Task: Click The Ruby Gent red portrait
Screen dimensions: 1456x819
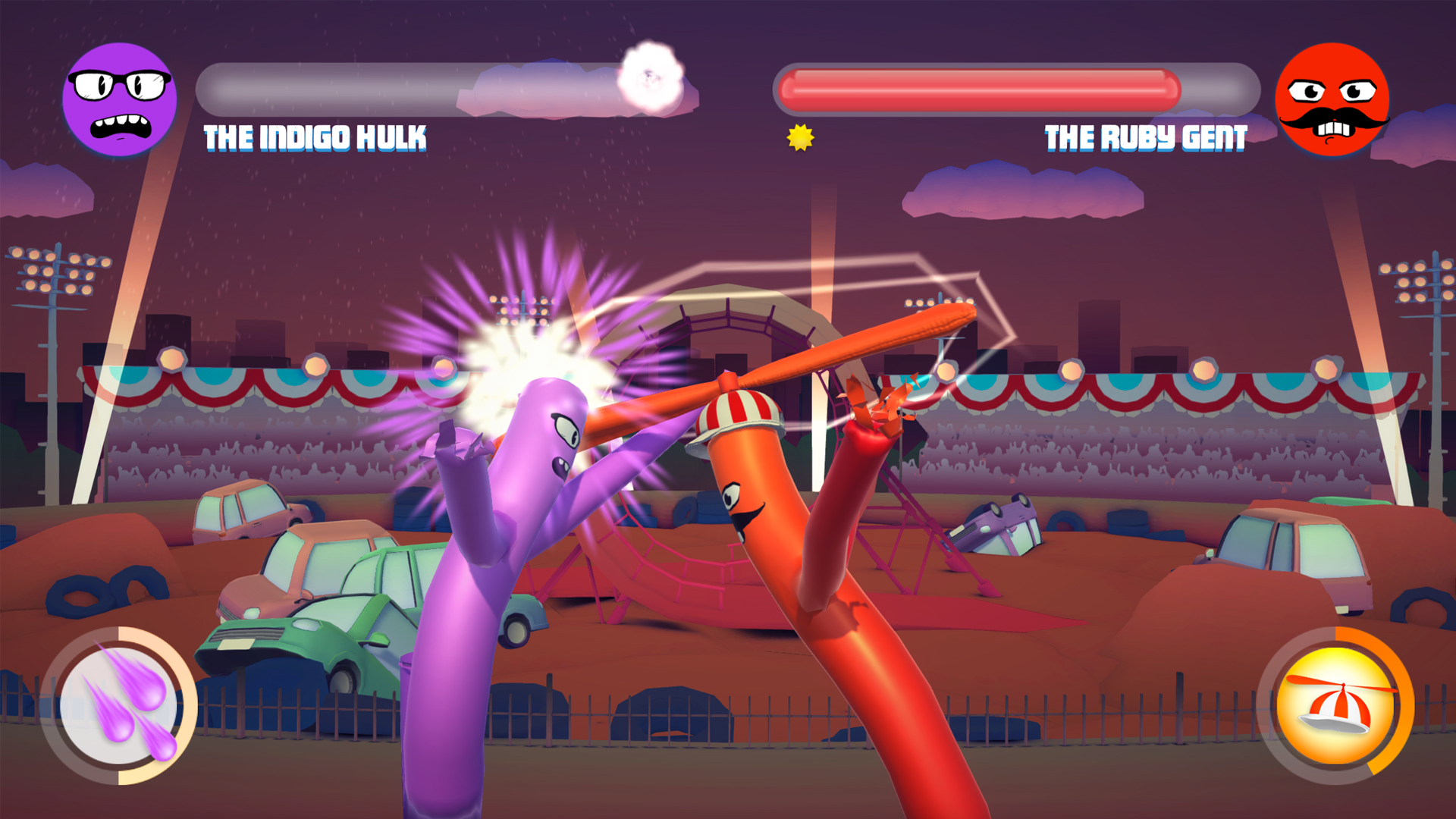Action: [1332, 99]
